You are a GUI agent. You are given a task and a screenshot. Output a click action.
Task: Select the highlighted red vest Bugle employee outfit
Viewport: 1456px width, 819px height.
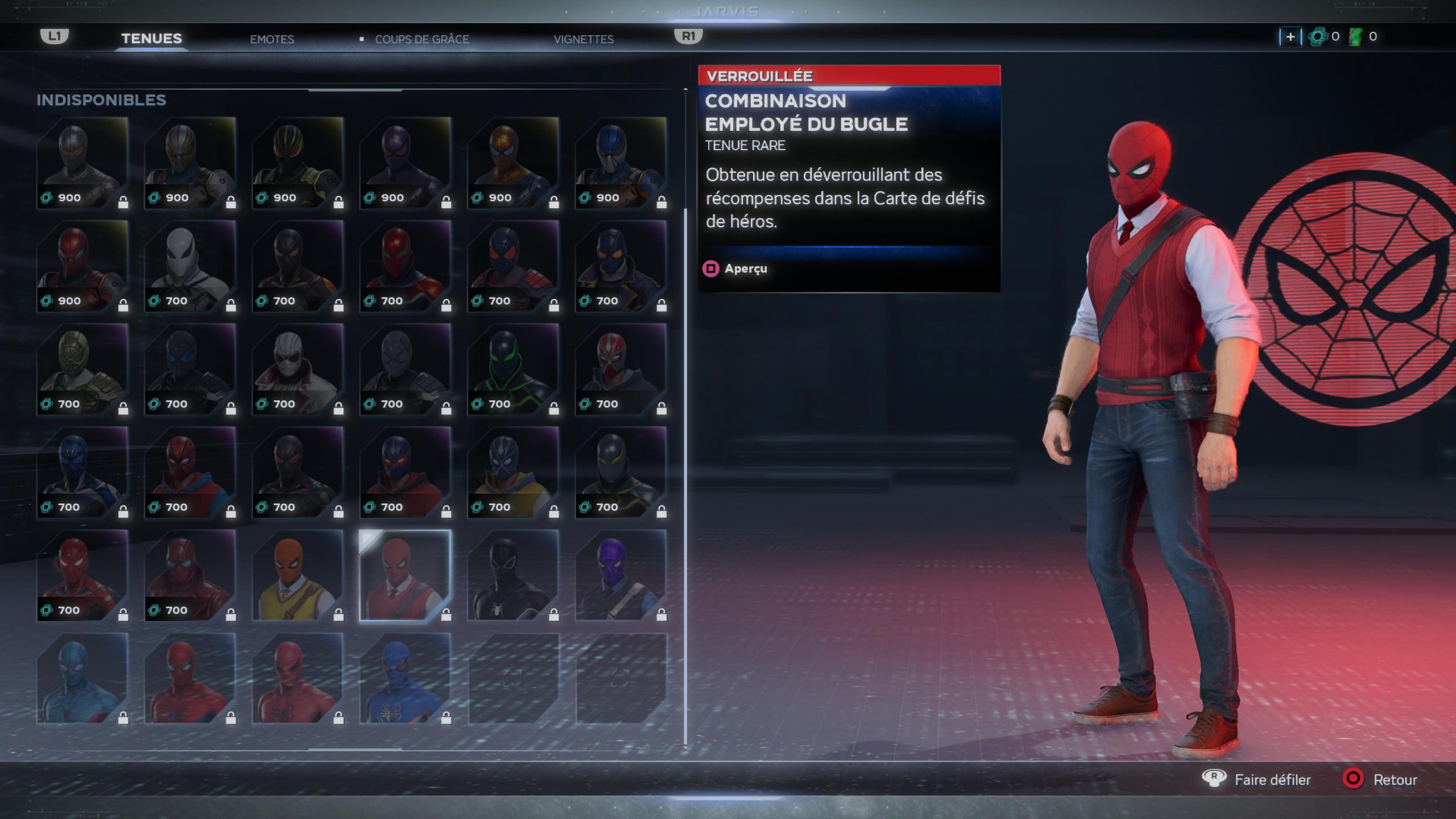click(x=405, y=576)
